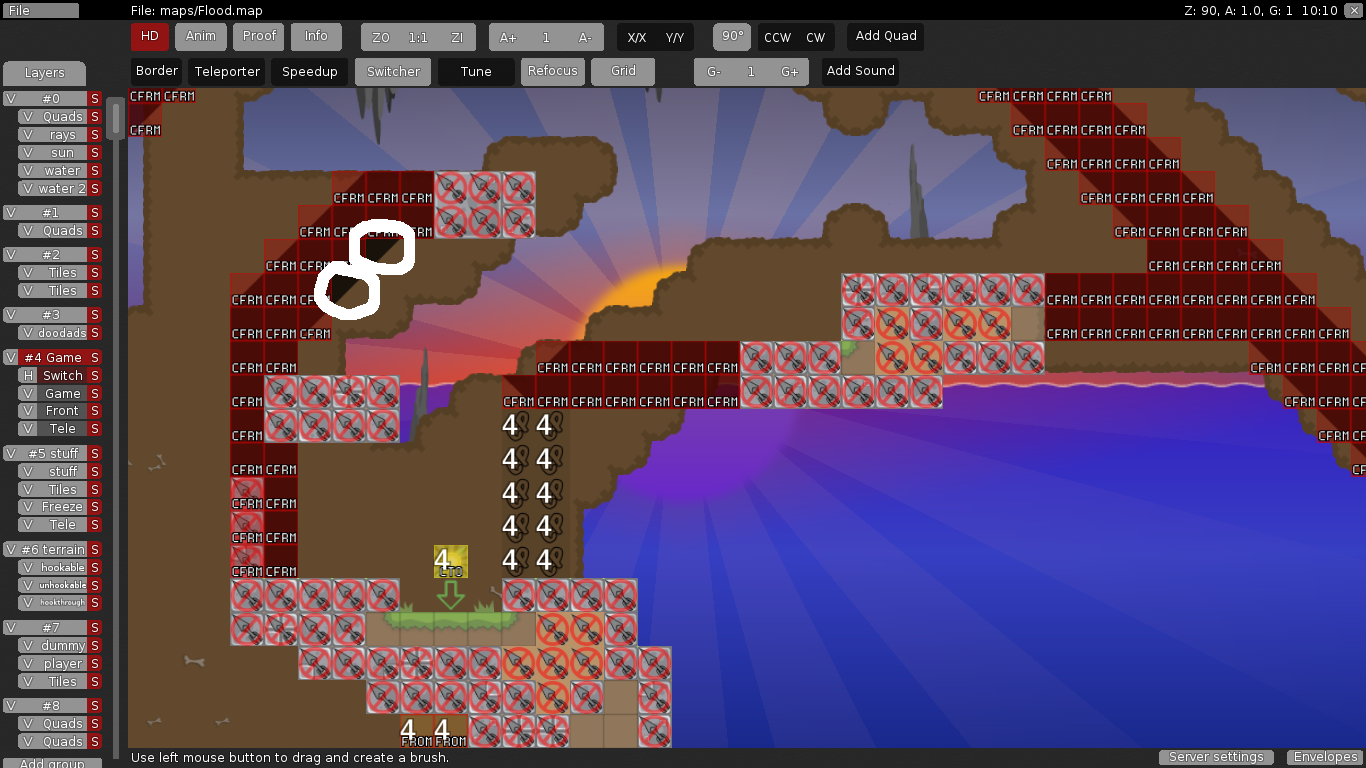Screen dimensions: 1366x768
Task: Click the ZI zoom in button
Action: [x=457, y=38]
